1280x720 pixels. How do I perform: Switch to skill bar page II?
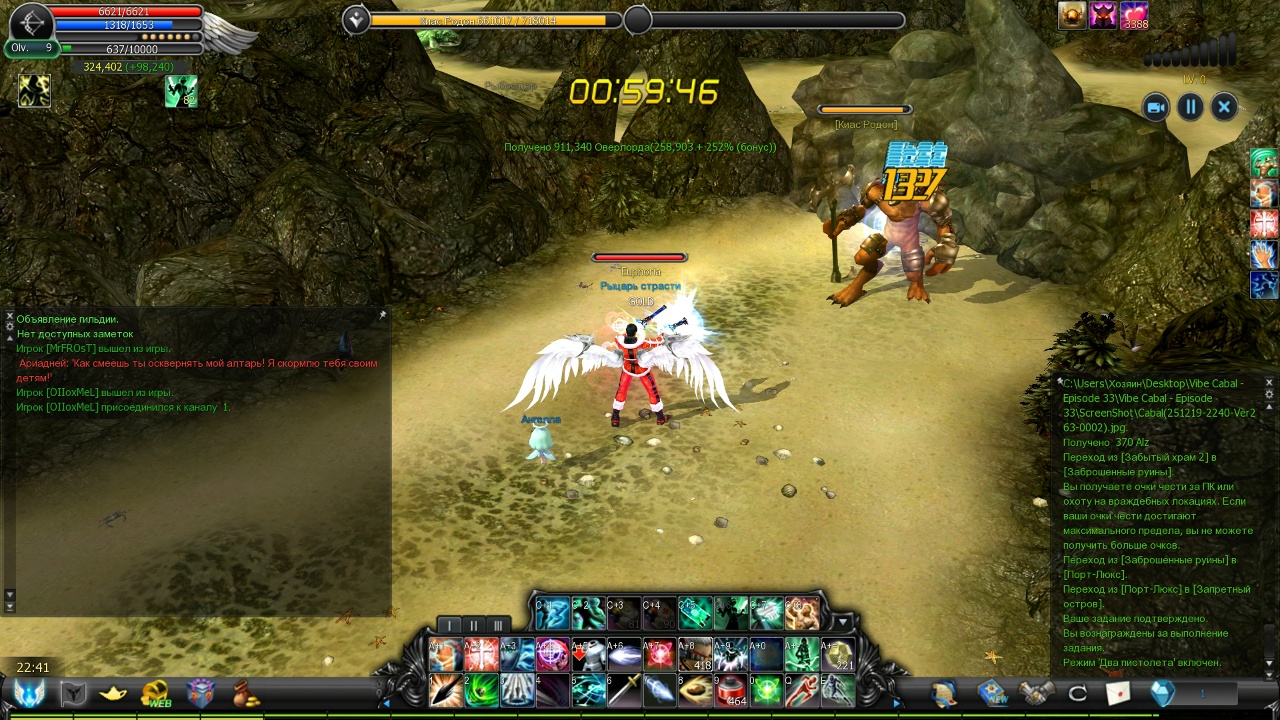[x=474, y=626]
